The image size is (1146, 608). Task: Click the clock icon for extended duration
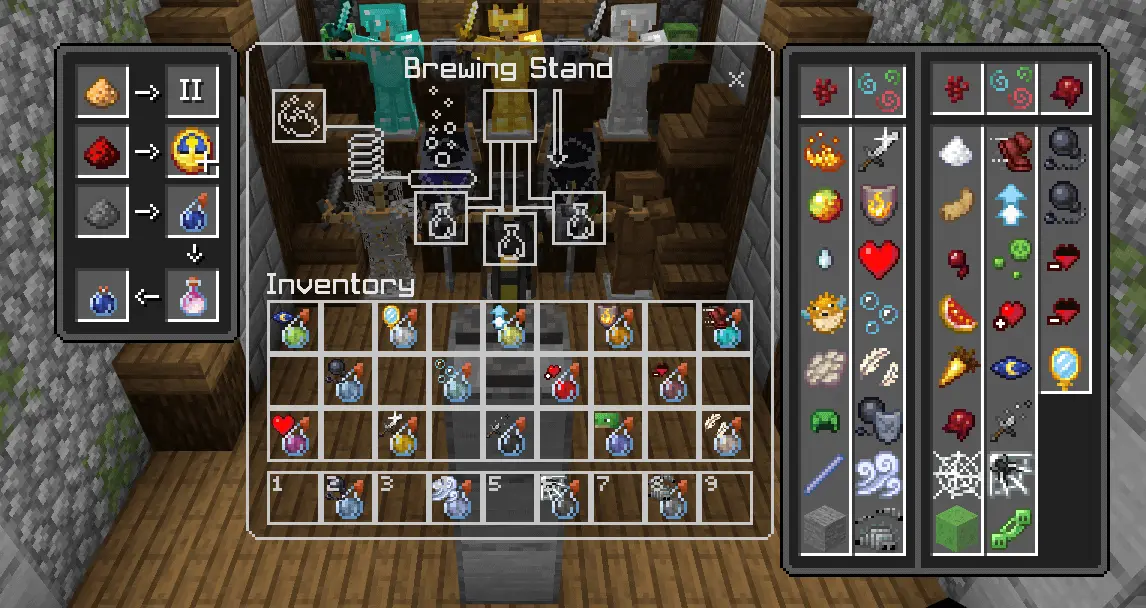pos(191,152)
